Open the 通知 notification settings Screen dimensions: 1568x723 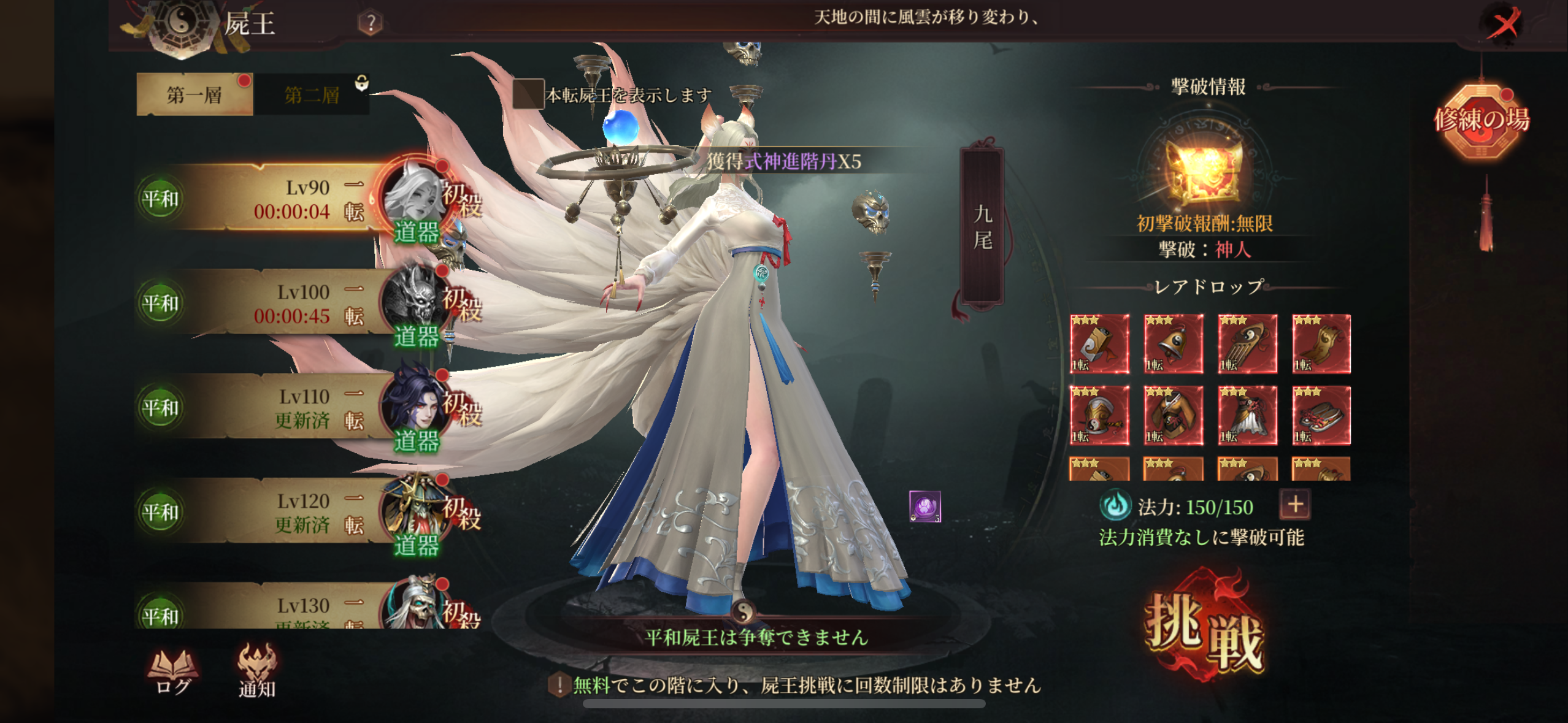click(257, 673)
